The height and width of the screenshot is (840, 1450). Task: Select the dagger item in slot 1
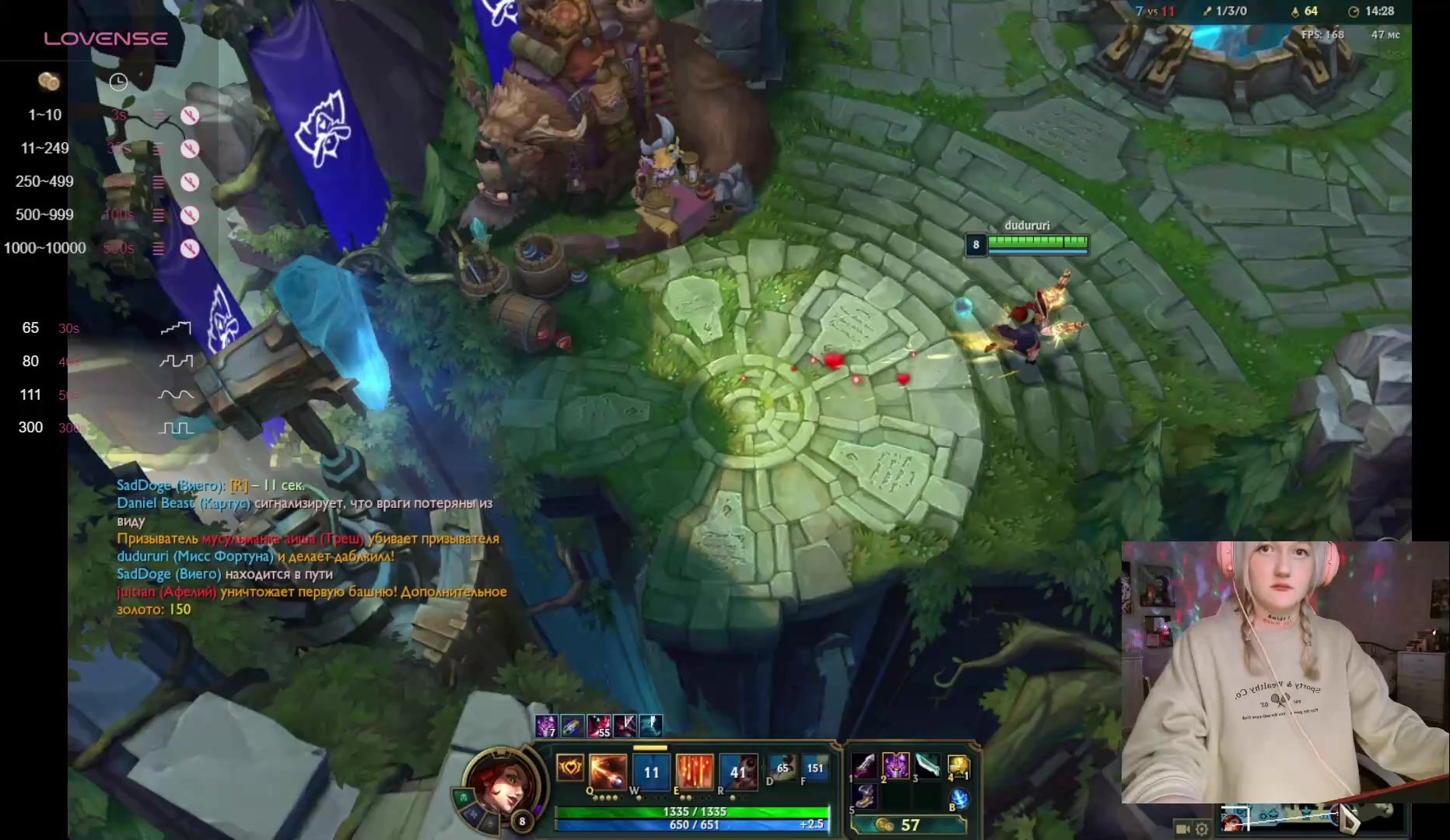(866, 765)
